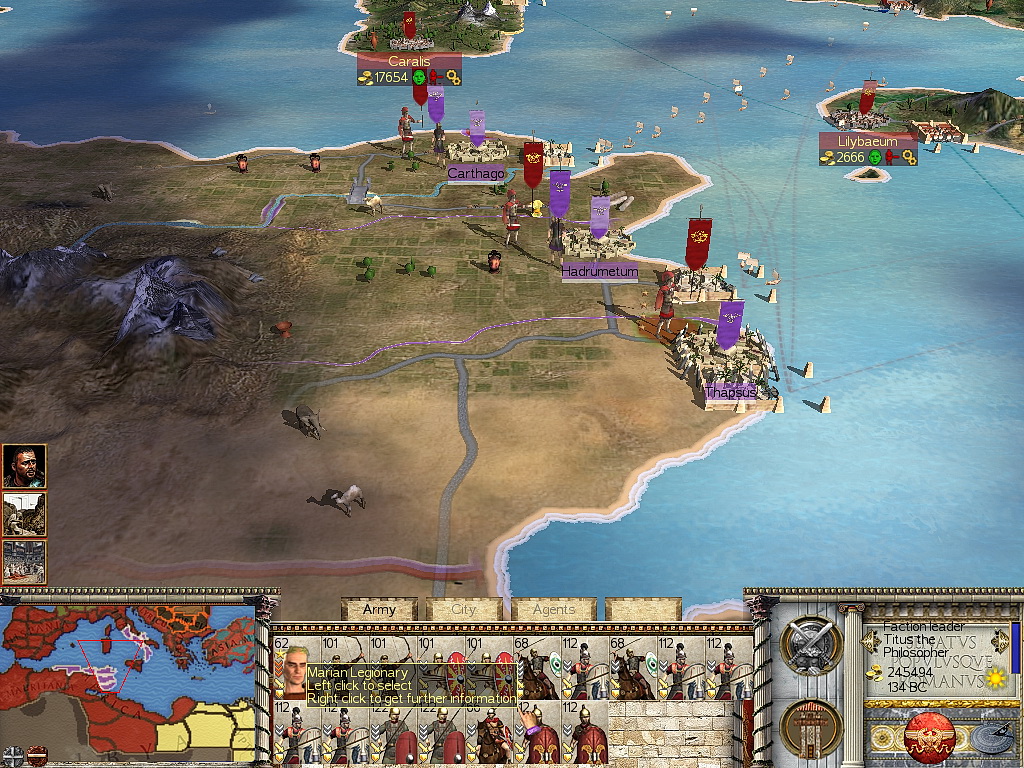1024x768 pixels.
Task: Open the crowd scene event message
Action: (x=24, y=562)
